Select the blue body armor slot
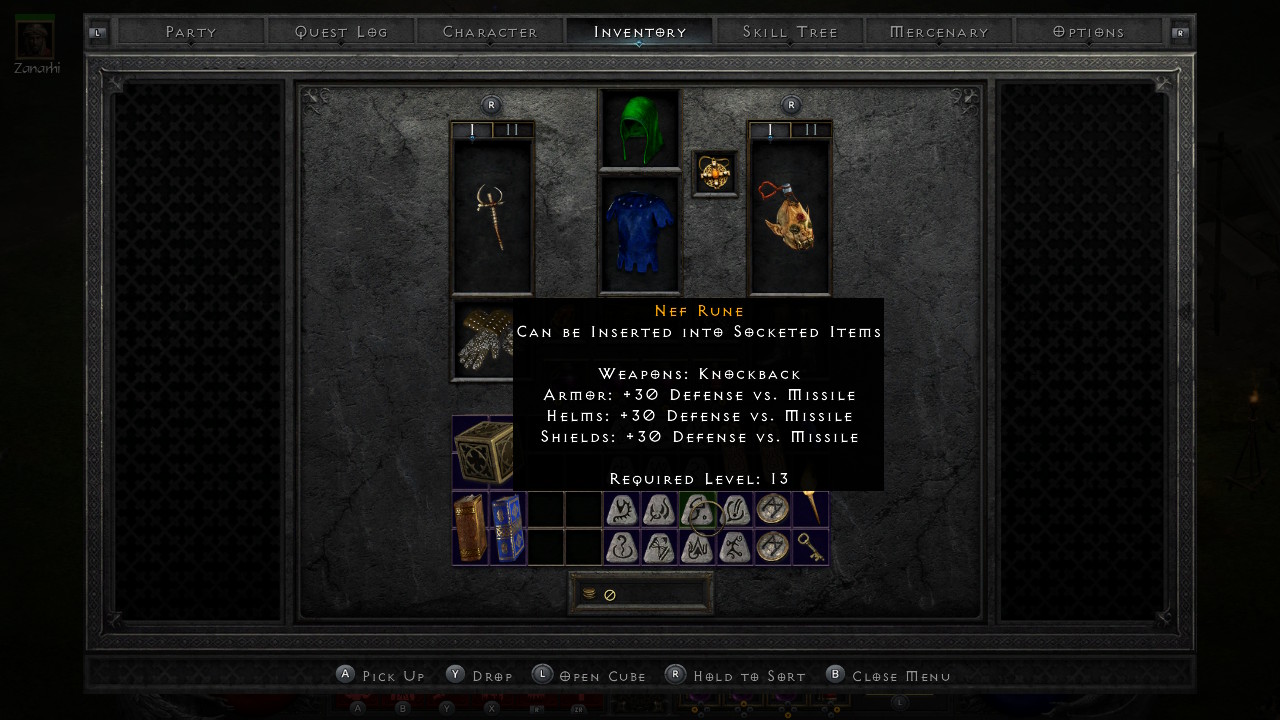This screenshot has height=720, width=1280. click(x=640, y=234)
